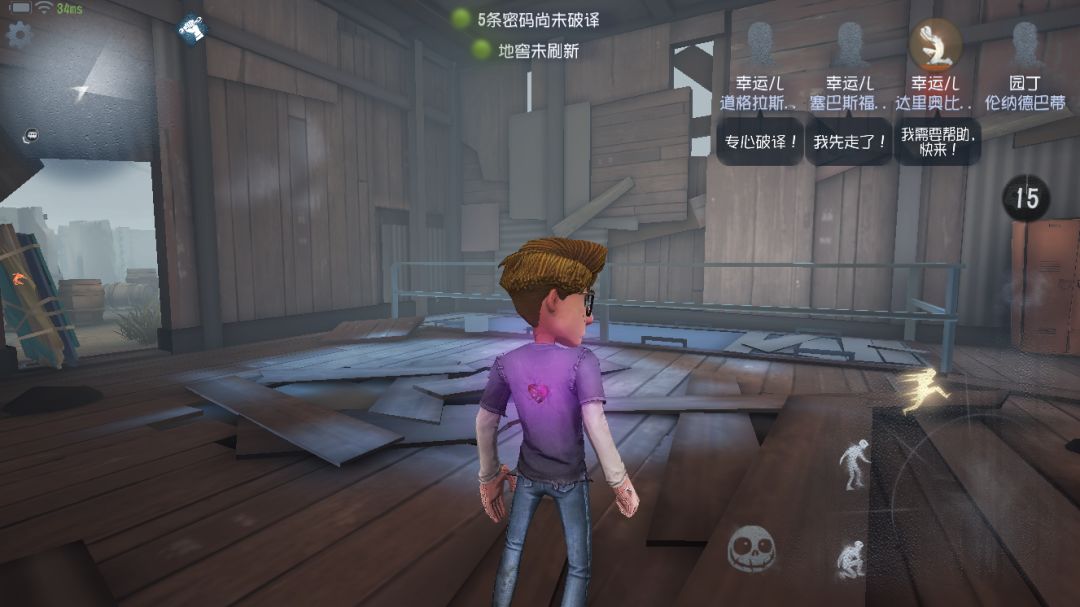Switch to the crouch stance
Screen dimensions: 1080x607
(851, 559)
